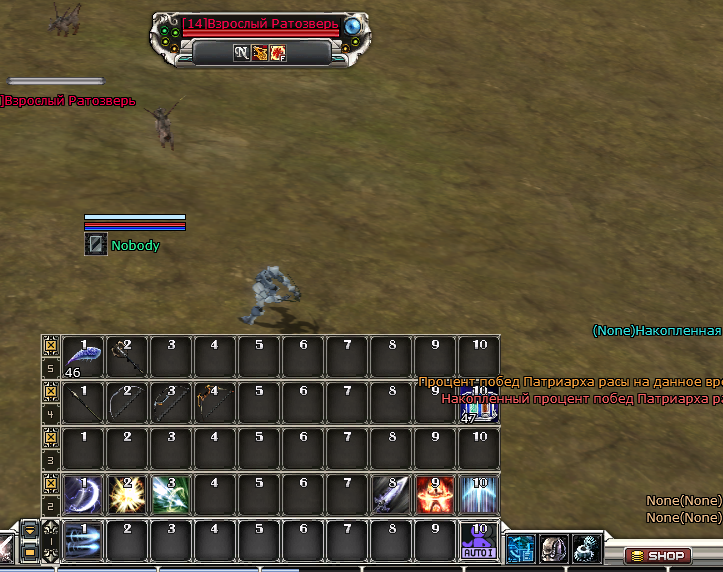Open the blue armor menu icon beside SHOP
The height and width of the screenshot is (572, 723).
[520, 548]
